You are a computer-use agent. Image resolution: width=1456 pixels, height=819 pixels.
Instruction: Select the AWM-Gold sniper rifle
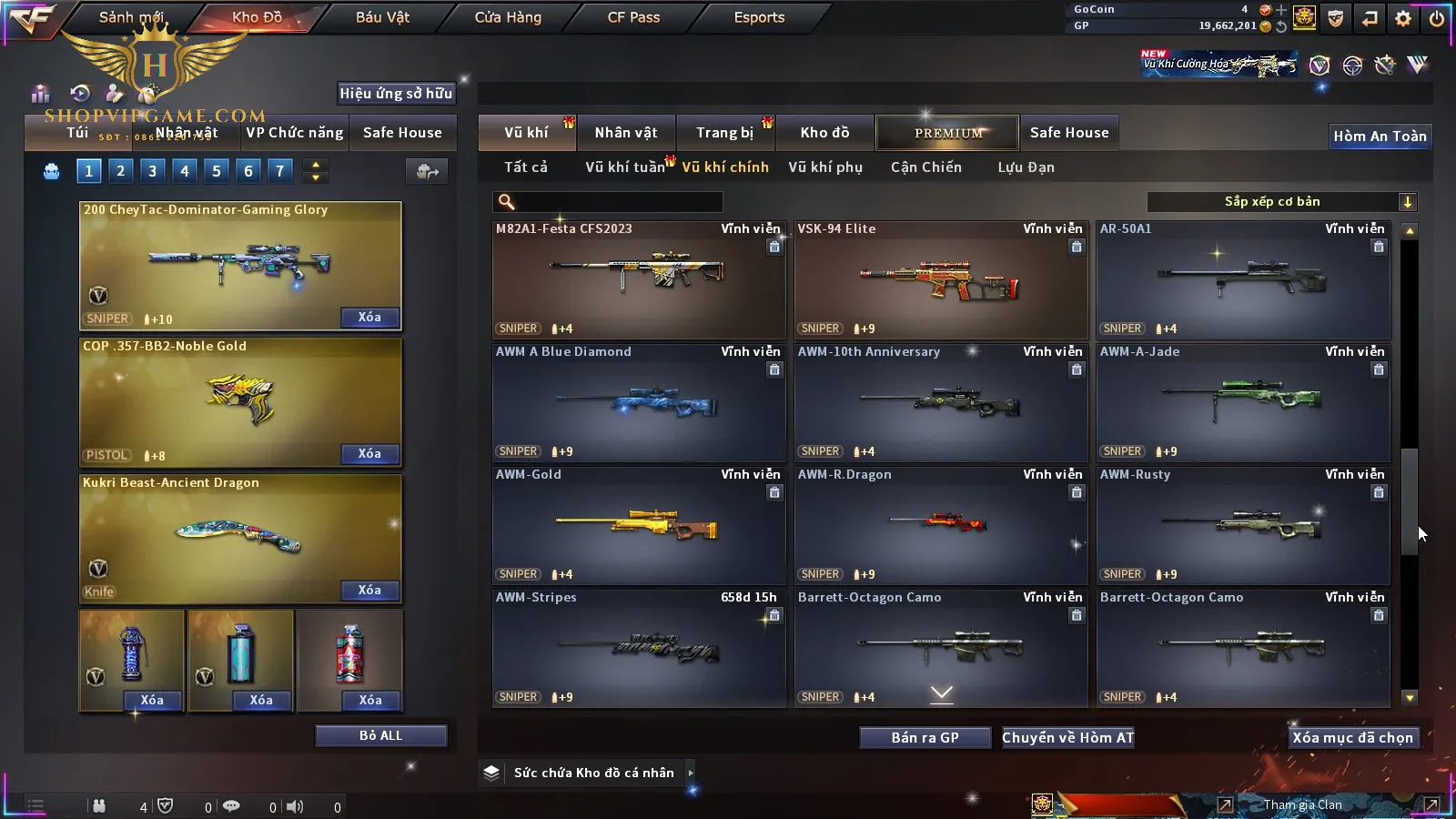[638, 526]
